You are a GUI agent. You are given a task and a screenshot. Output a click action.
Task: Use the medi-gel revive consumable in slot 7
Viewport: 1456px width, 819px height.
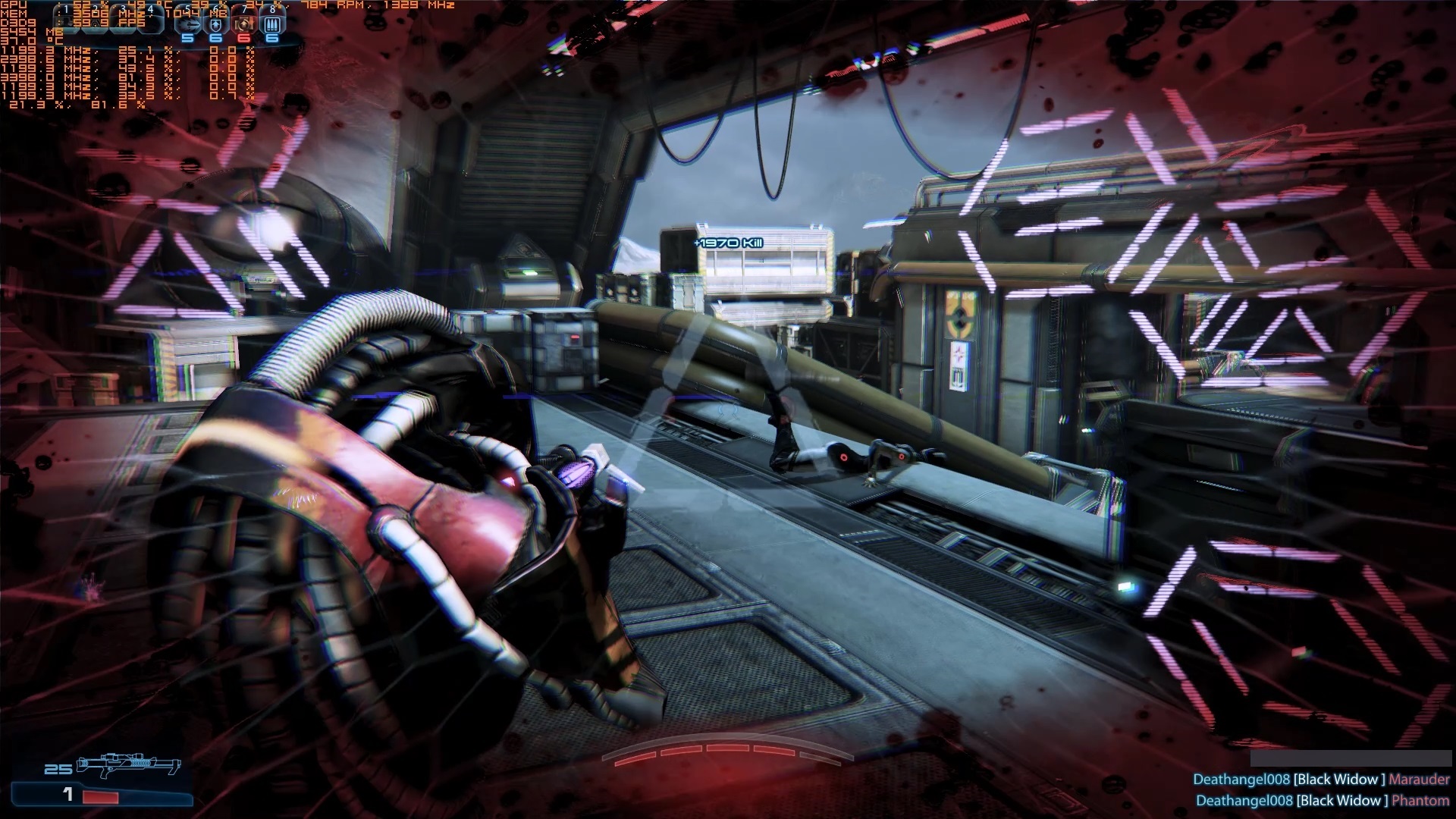point(244,24)
